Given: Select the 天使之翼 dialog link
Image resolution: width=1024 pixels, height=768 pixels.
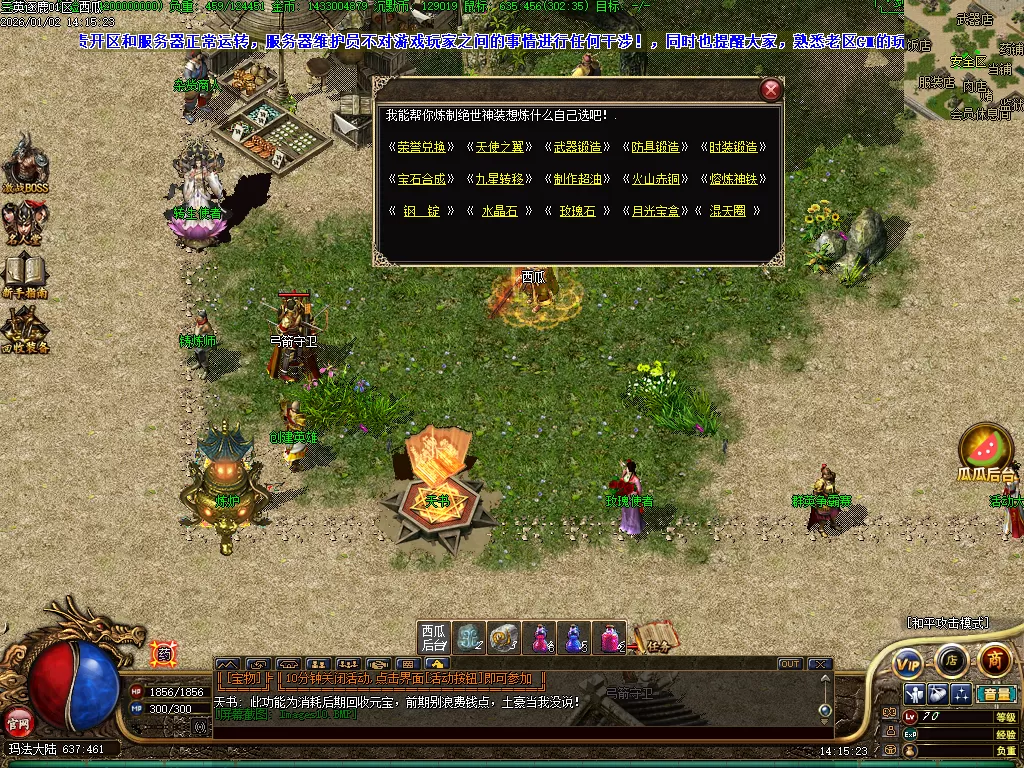Looking at the screenshot, I should [x=497, y=147].
